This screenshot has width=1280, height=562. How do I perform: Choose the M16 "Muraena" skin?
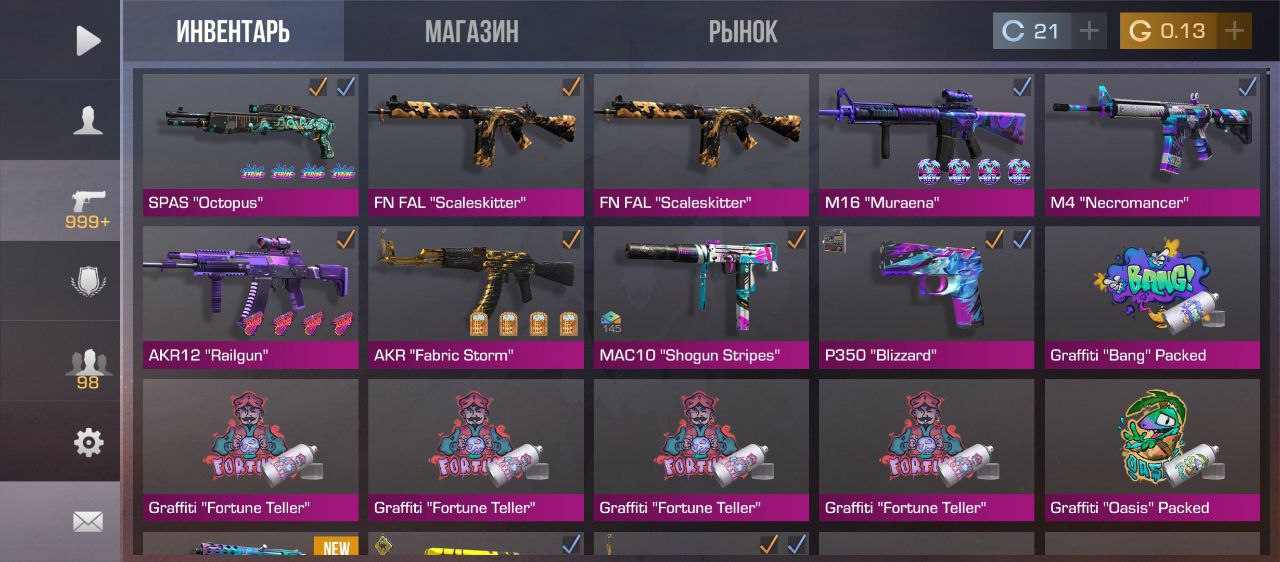[926, 145]
